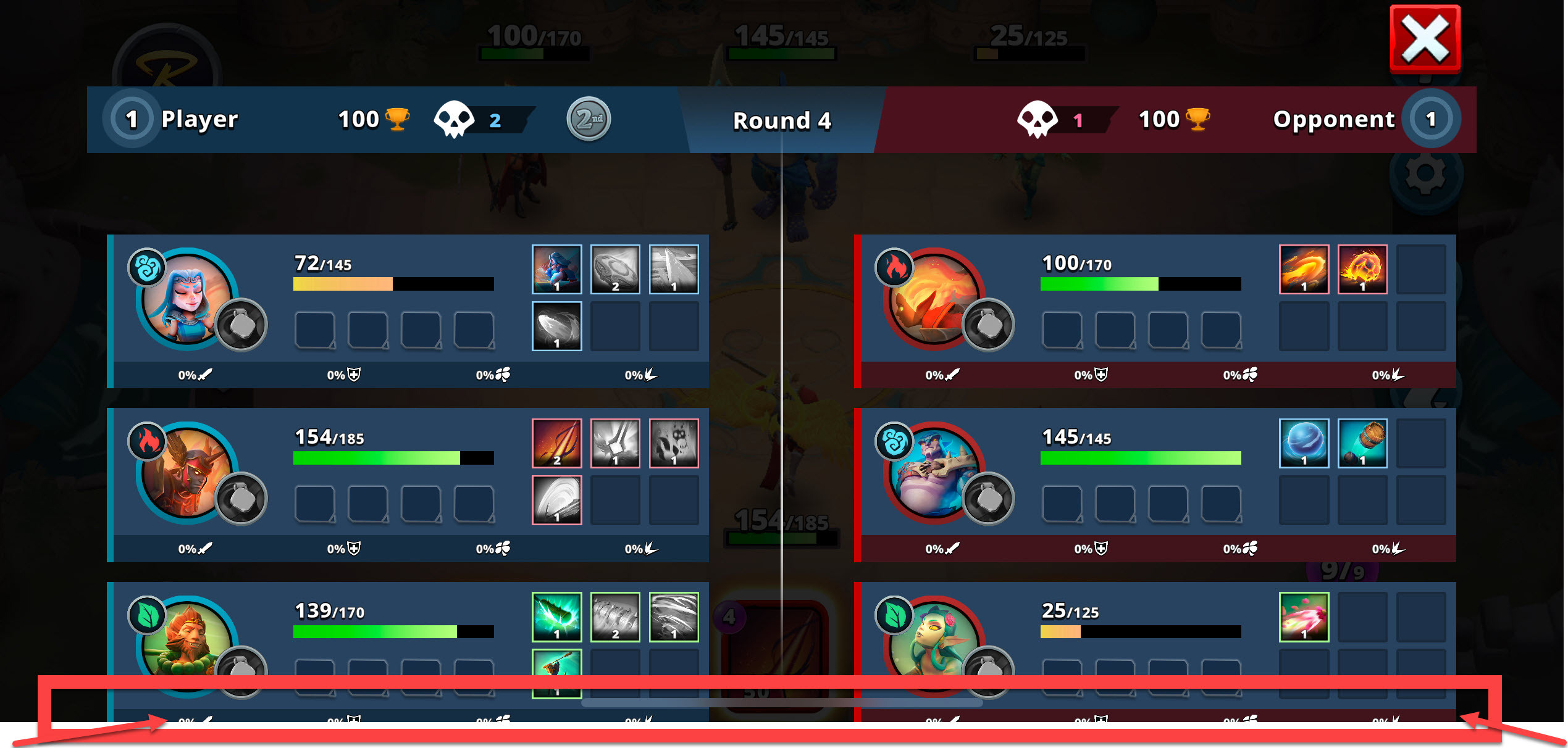This screenshot has width=1568, height=748.
Task: Open the gear settings button
Action: pyautogui.click(x=1425, y=173)
